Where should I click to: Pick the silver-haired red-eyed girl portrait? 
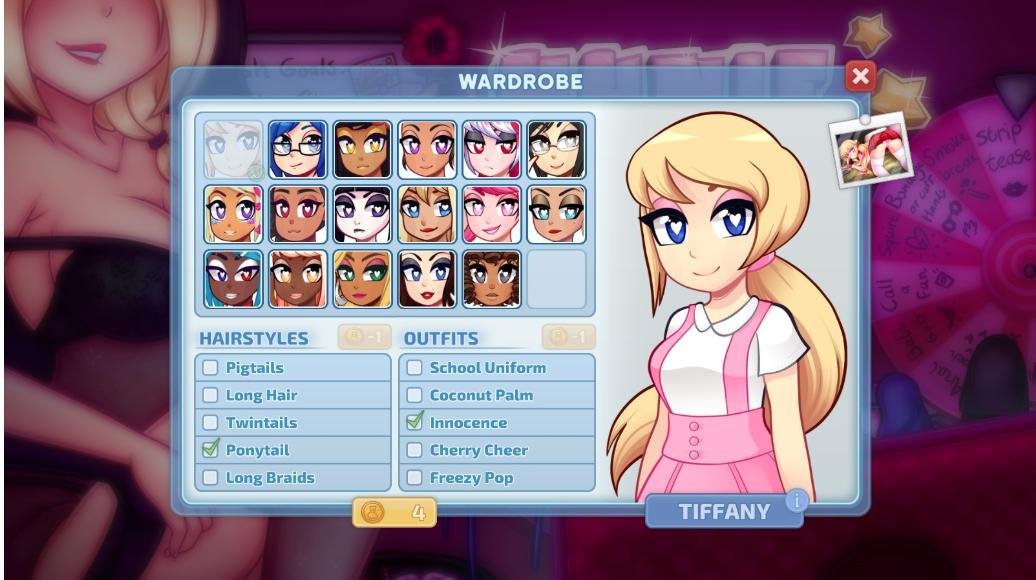(x=492, y=150)
